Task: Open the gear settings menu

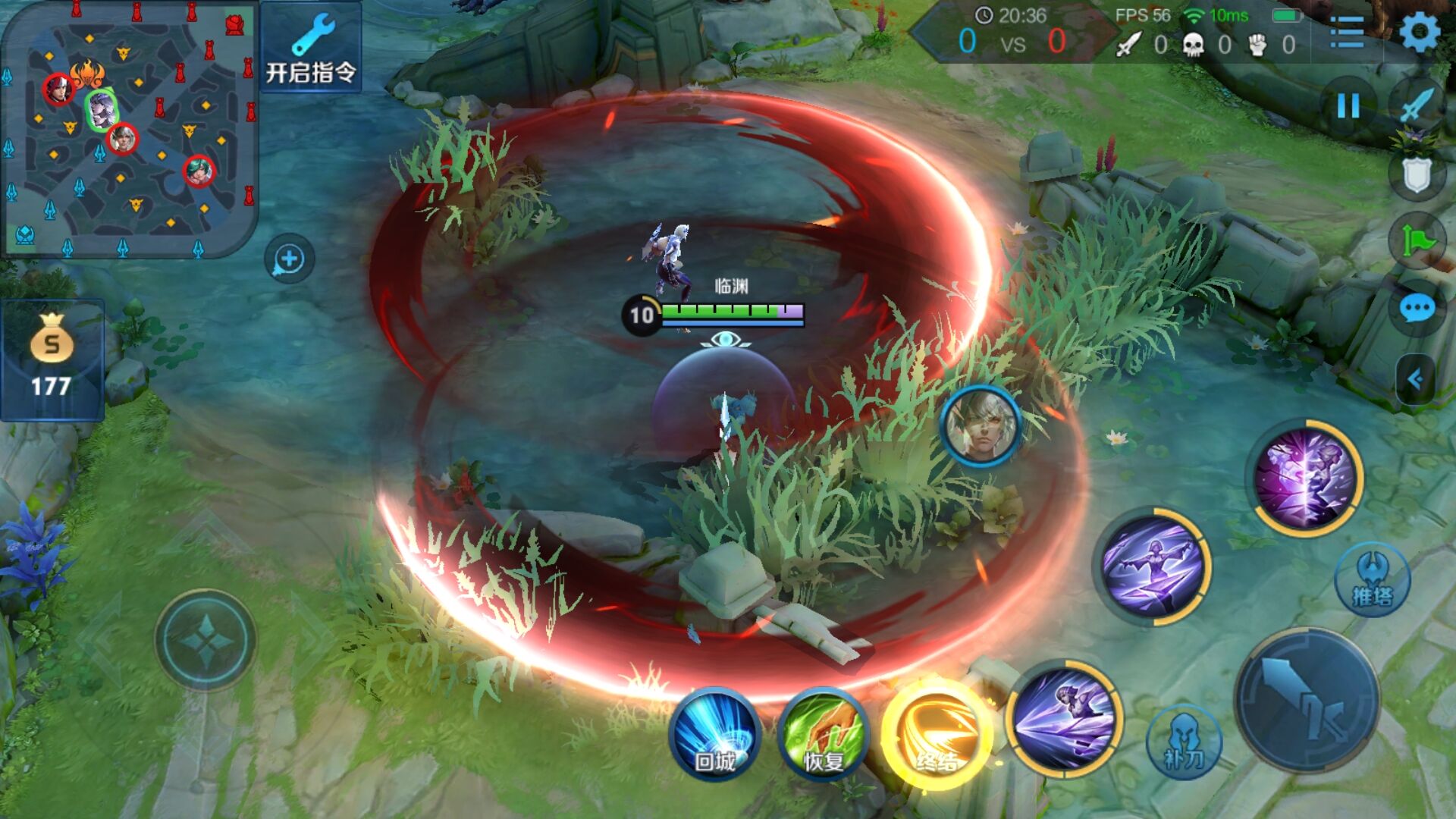Action: coord(1419,33)
